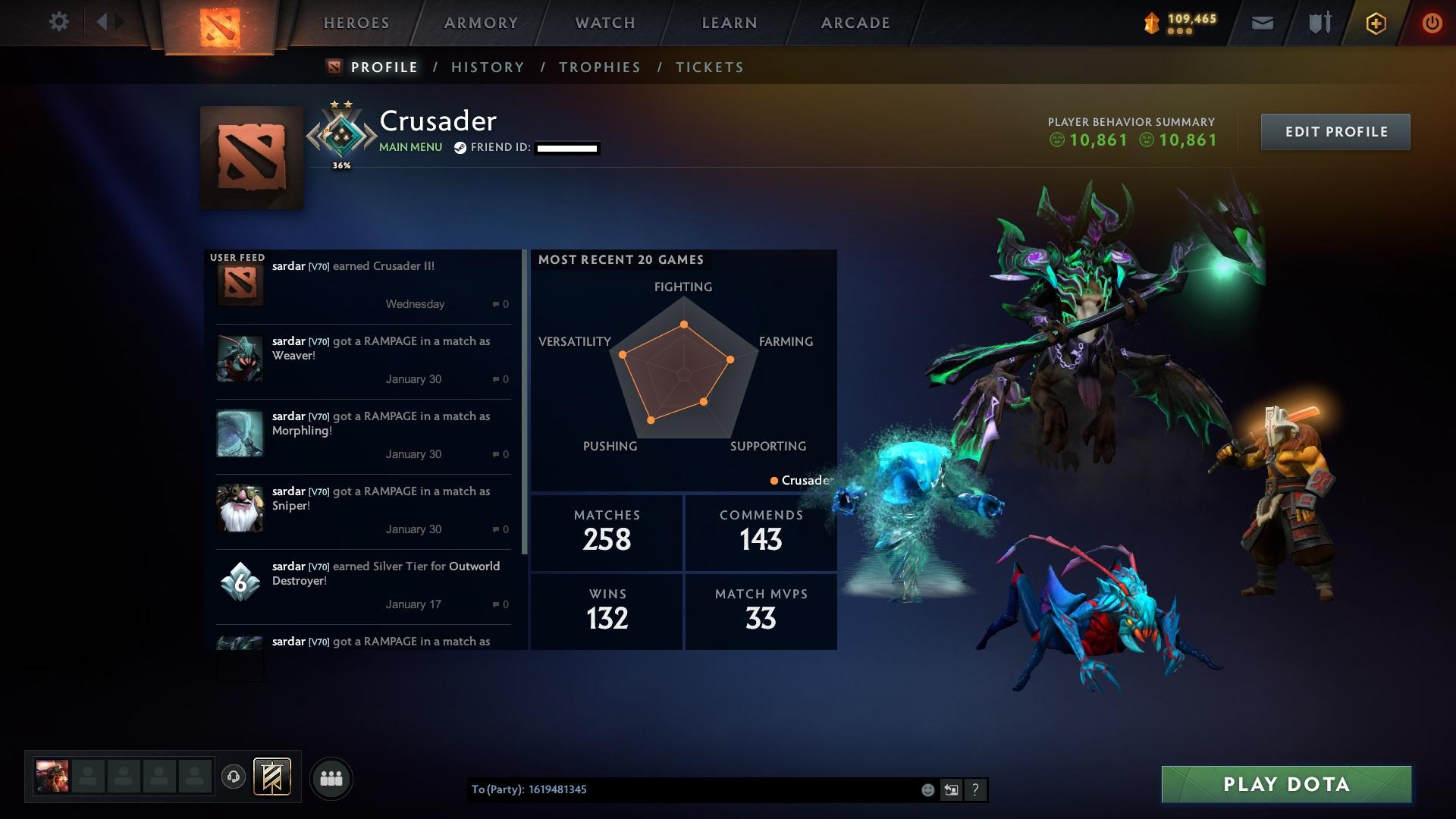Click the 36% rank progress indicator
Viewport: 1456px width, 819px height.
(343, 164)
